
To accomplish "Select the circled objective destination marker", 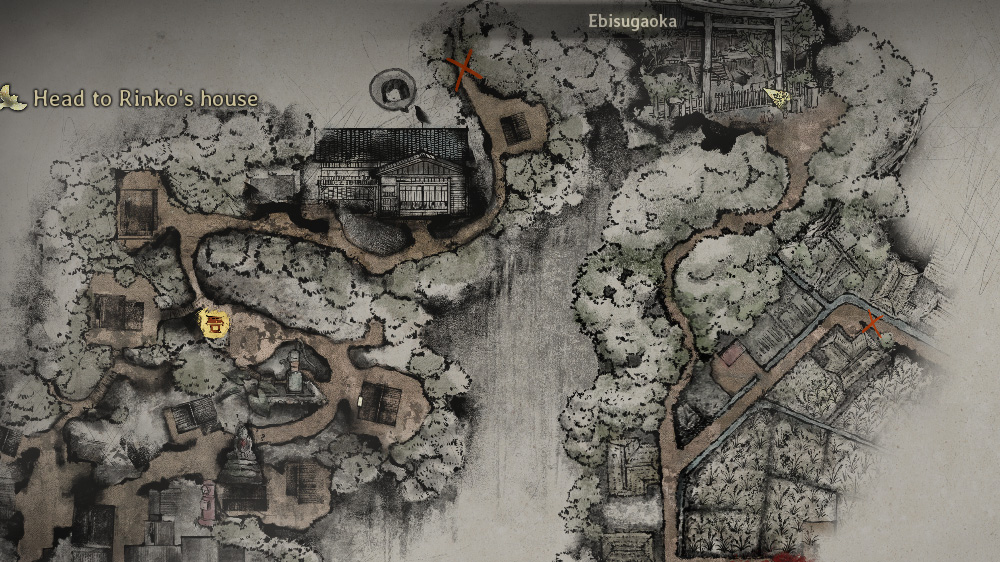I will (x=393, y=89).
